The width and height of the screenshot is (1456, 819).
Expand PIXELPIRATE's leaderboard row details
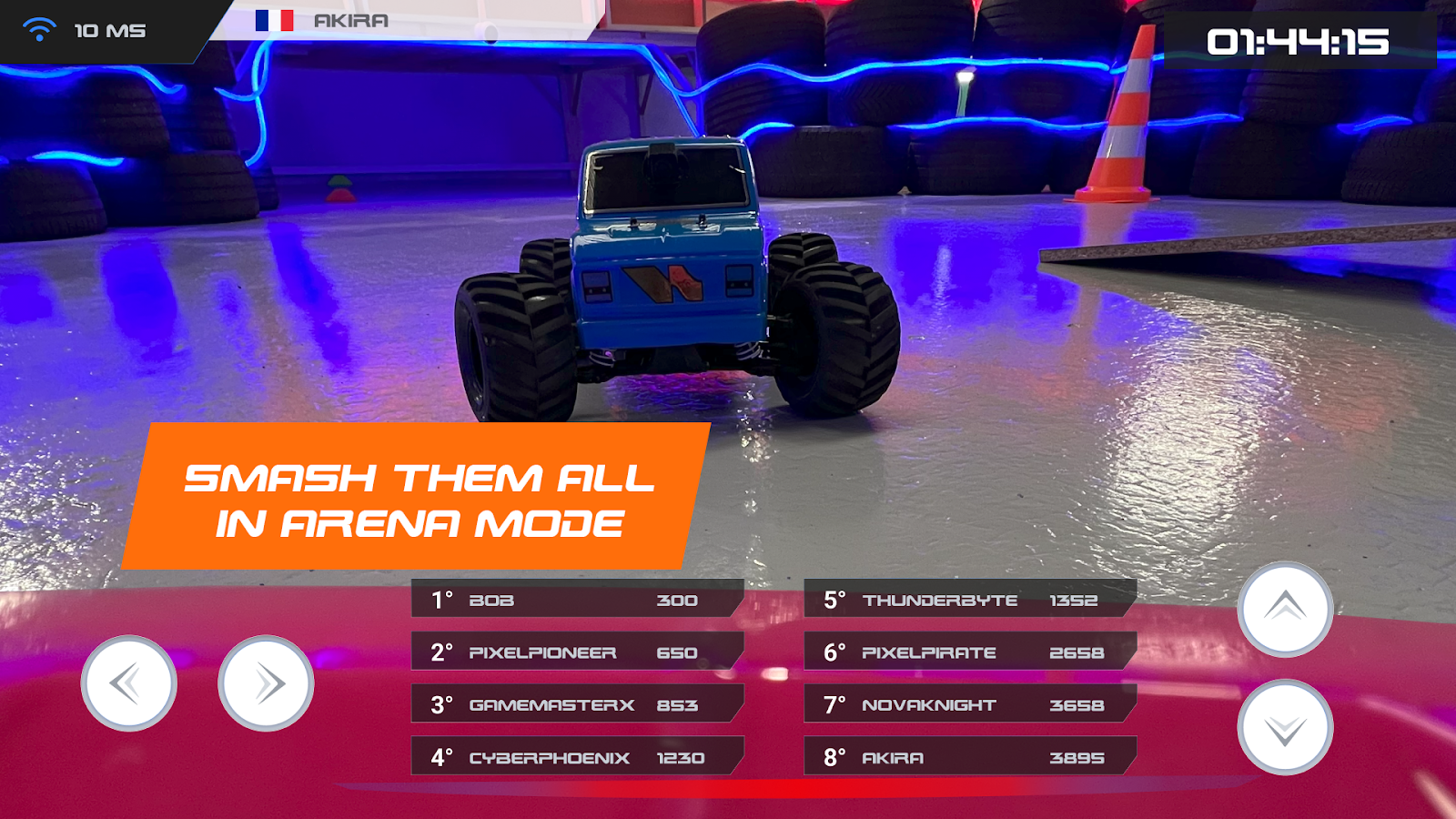(965, 652)
